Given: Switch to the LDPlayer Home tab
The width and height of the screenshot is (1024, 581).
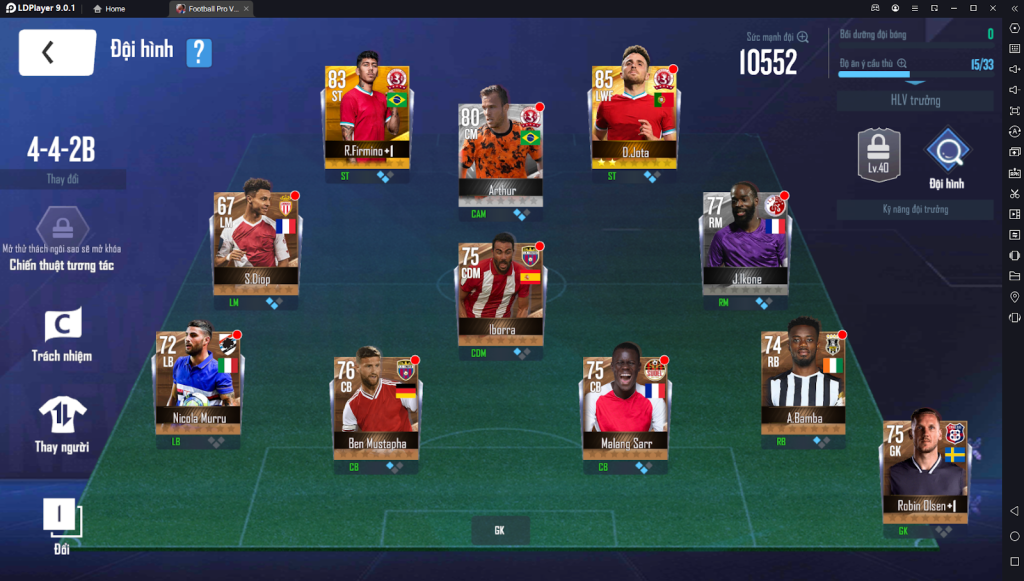Looking at the screenshot, I should [109, 8].
